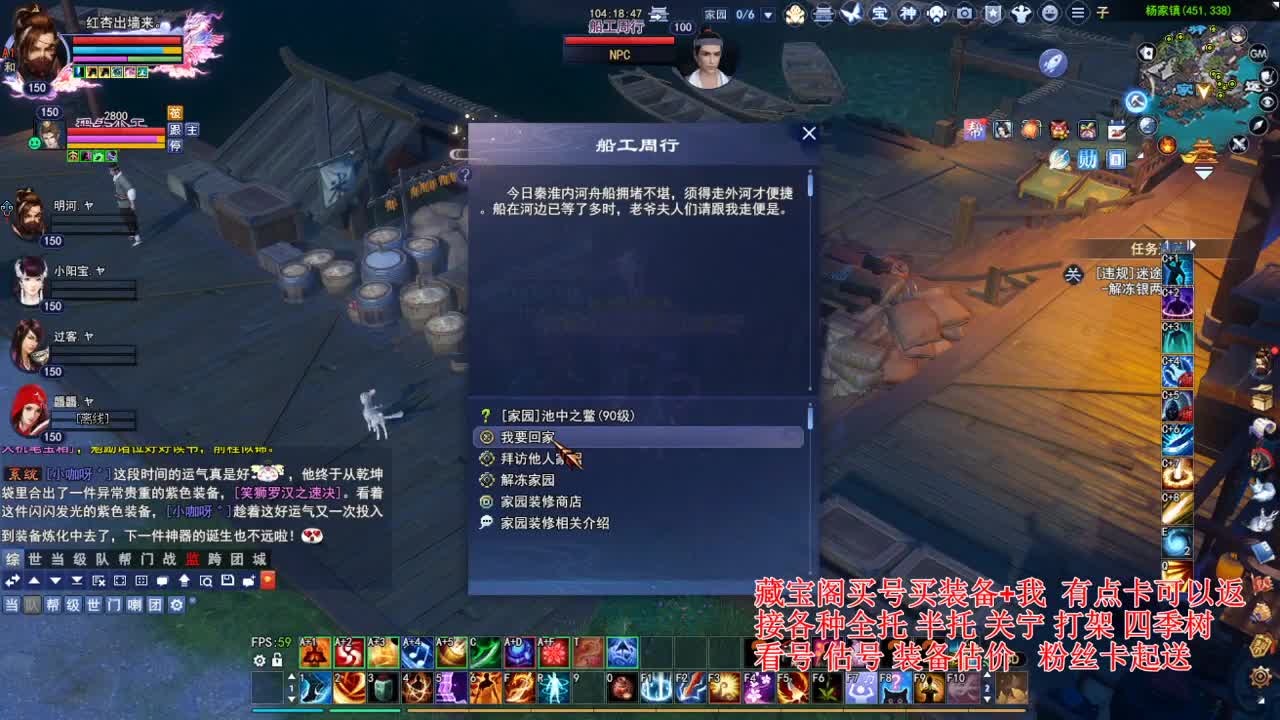Click the 宝 treasure icon in top bar

(x=880, y=15)
